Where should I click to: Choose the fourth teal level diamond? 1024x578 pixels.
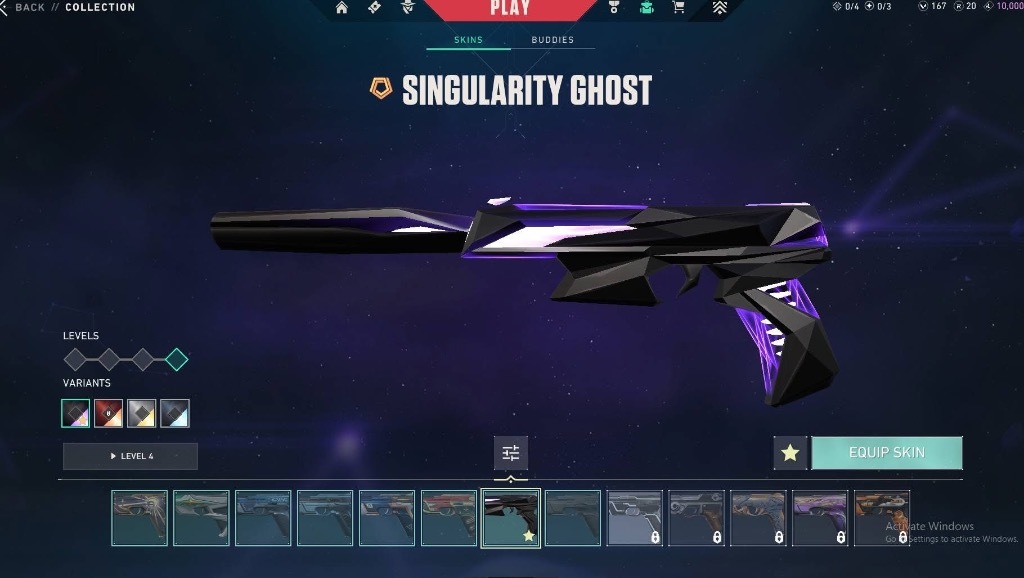point(177,359)
